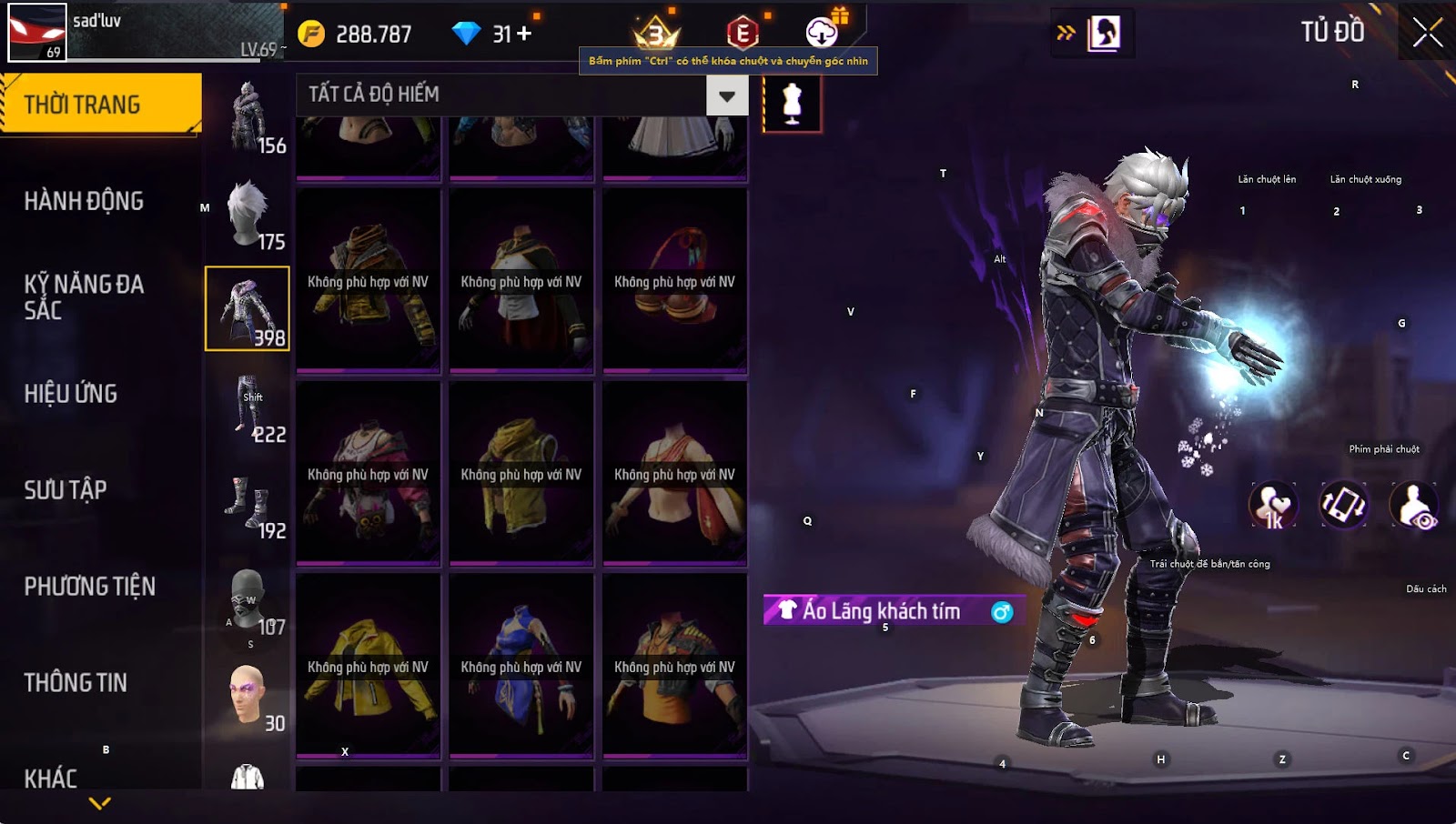Click the cloud download icon

(x=822, y=34)
